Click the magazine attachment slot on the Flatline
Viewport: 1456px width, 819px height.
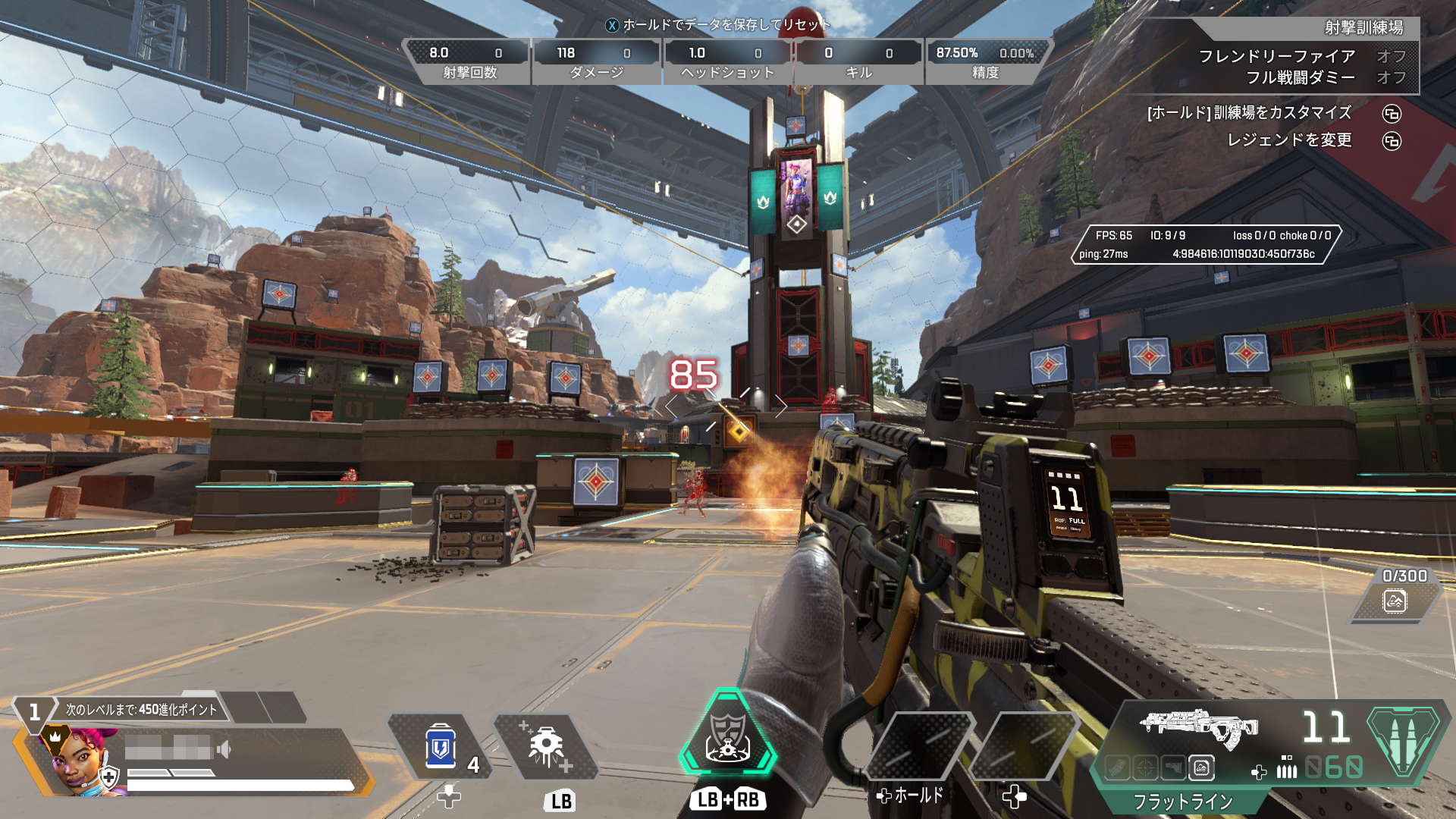point(1116,768)
